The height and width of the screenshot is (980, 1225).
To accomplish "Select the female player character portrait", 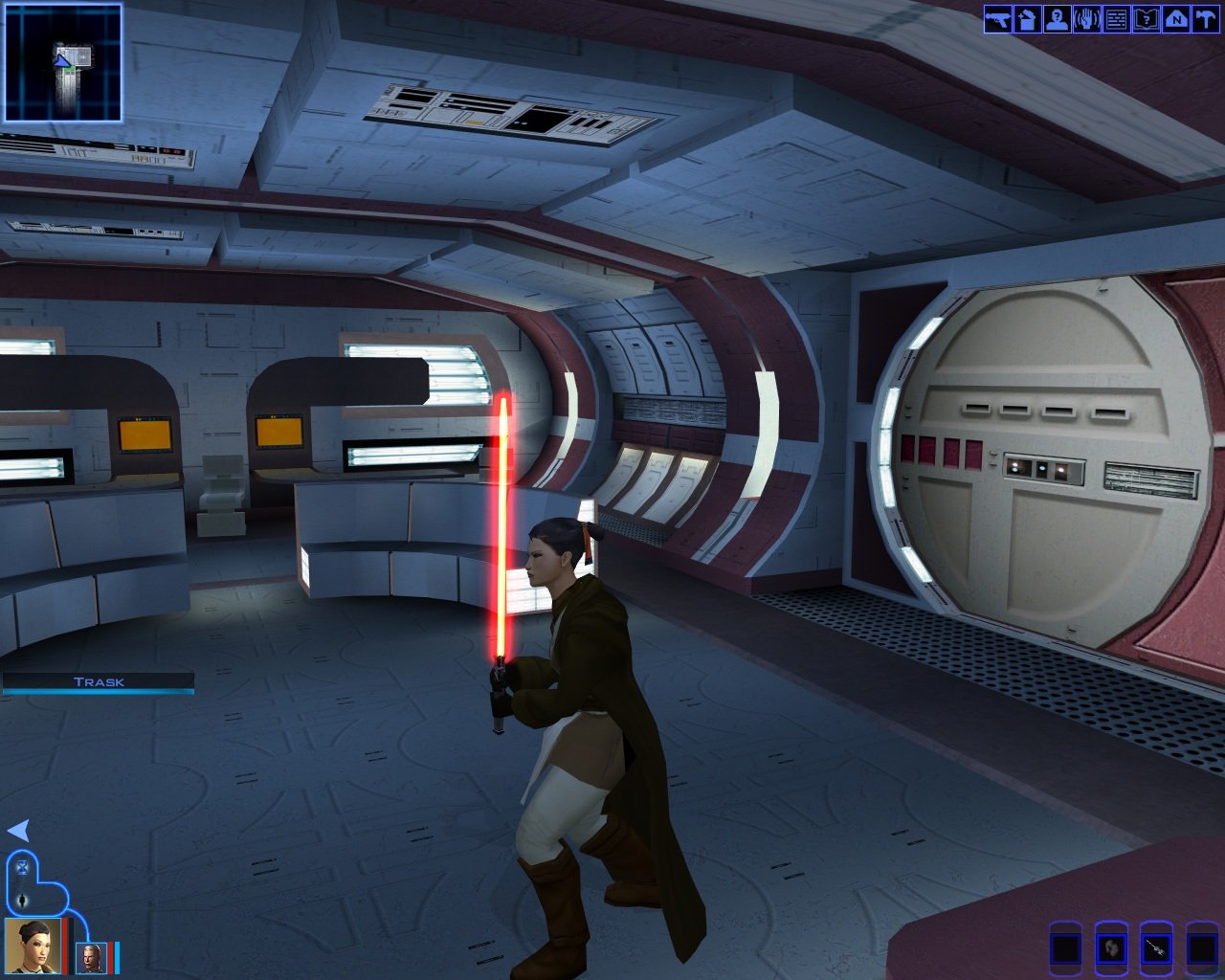I will click(33, 945).
